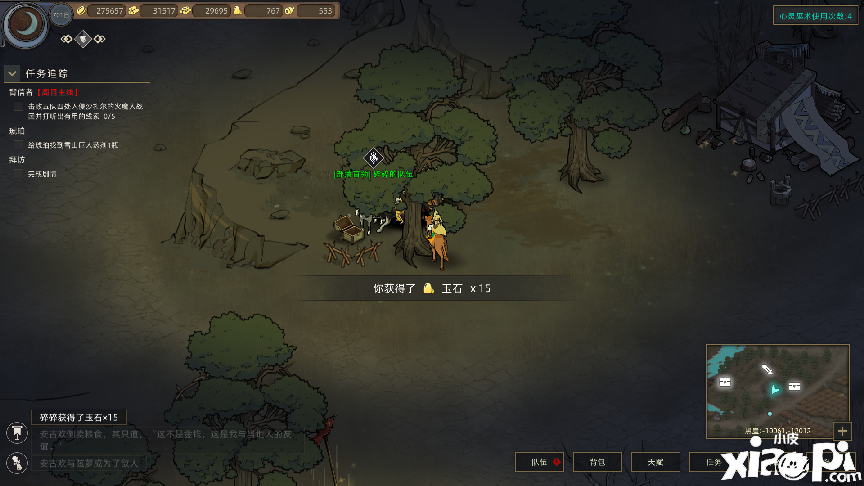This screenshot has width=864, height=486.
Task: Expand the minimap with the plus button
Action: [842, 430]
